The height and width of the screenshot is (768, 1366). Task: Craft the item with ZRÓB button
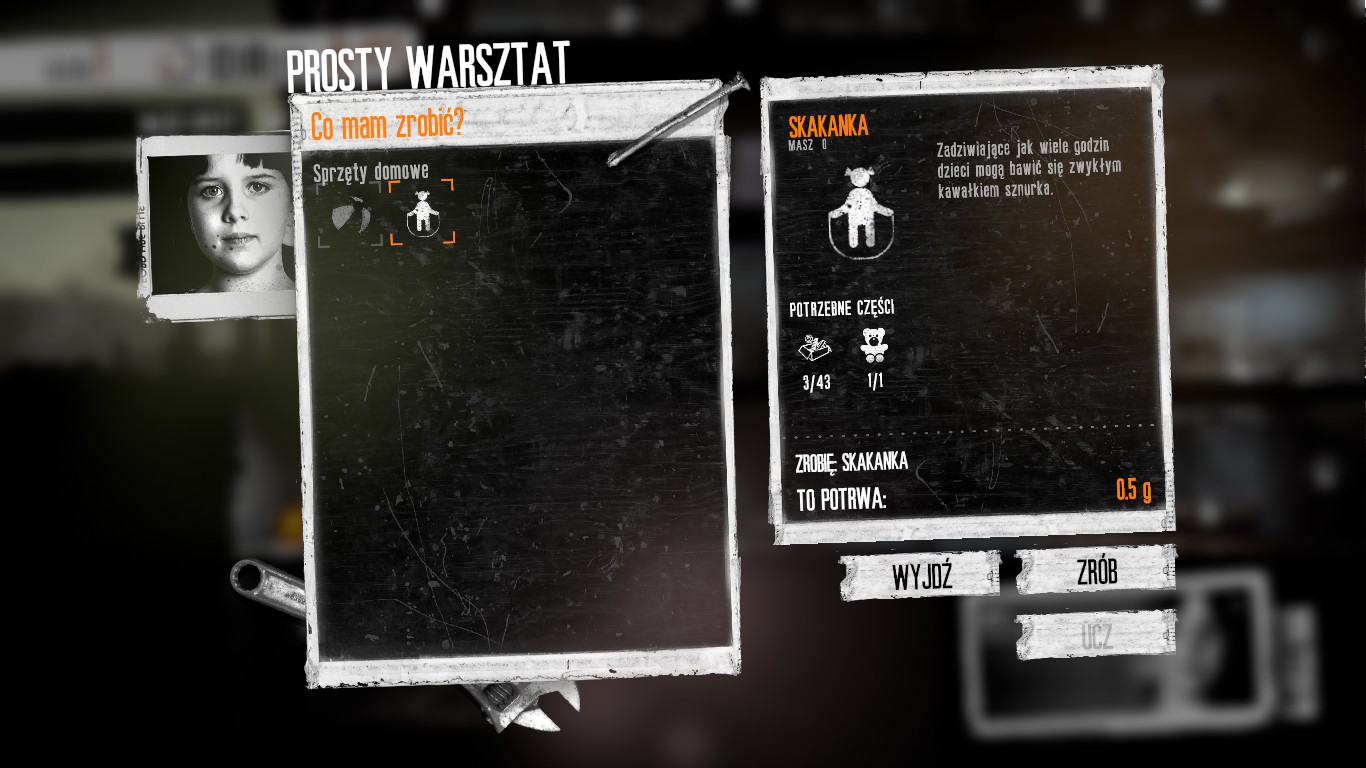tap(1096, 571)
